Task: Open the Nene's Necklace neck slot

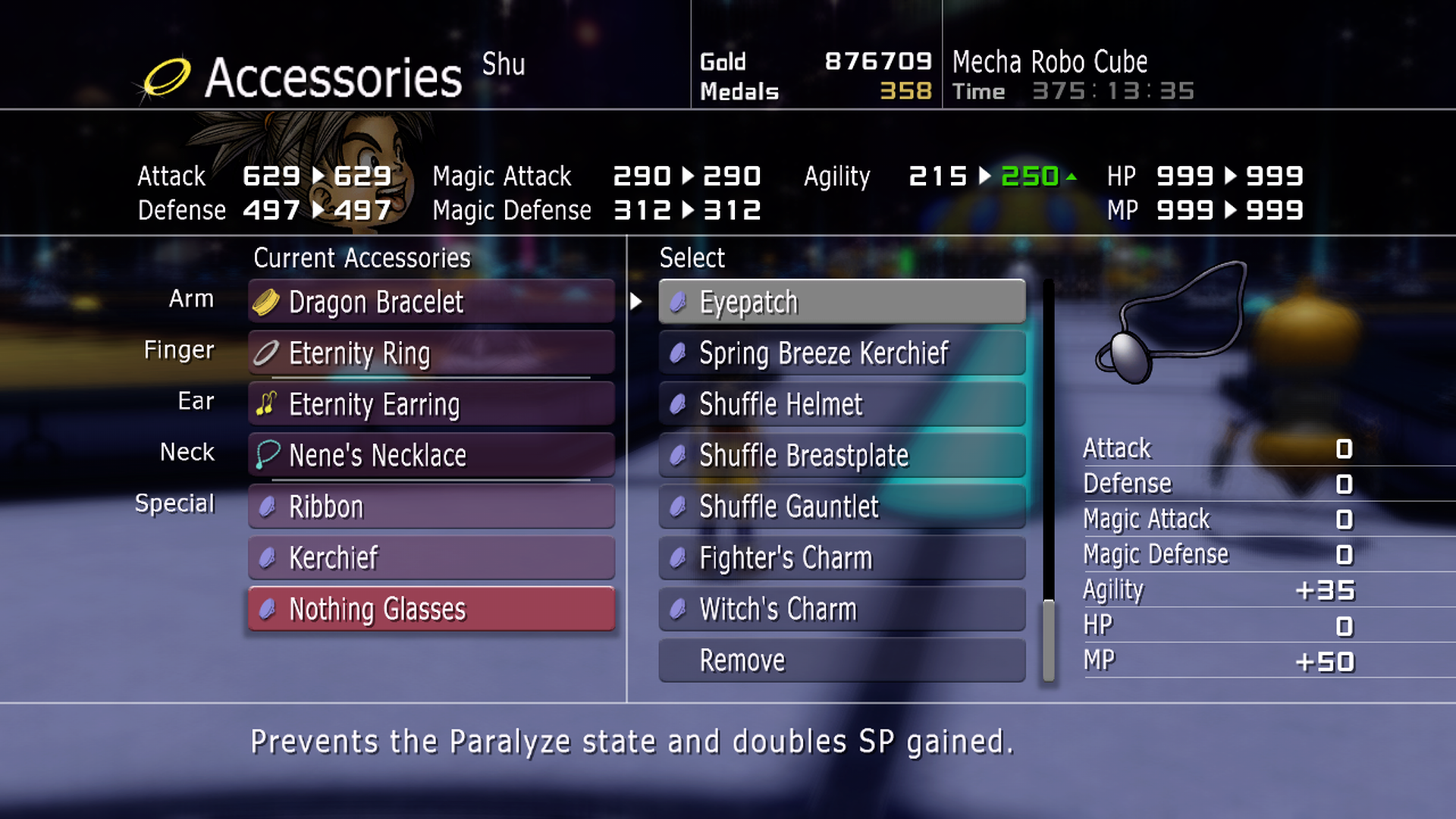Action: point(431,456)
